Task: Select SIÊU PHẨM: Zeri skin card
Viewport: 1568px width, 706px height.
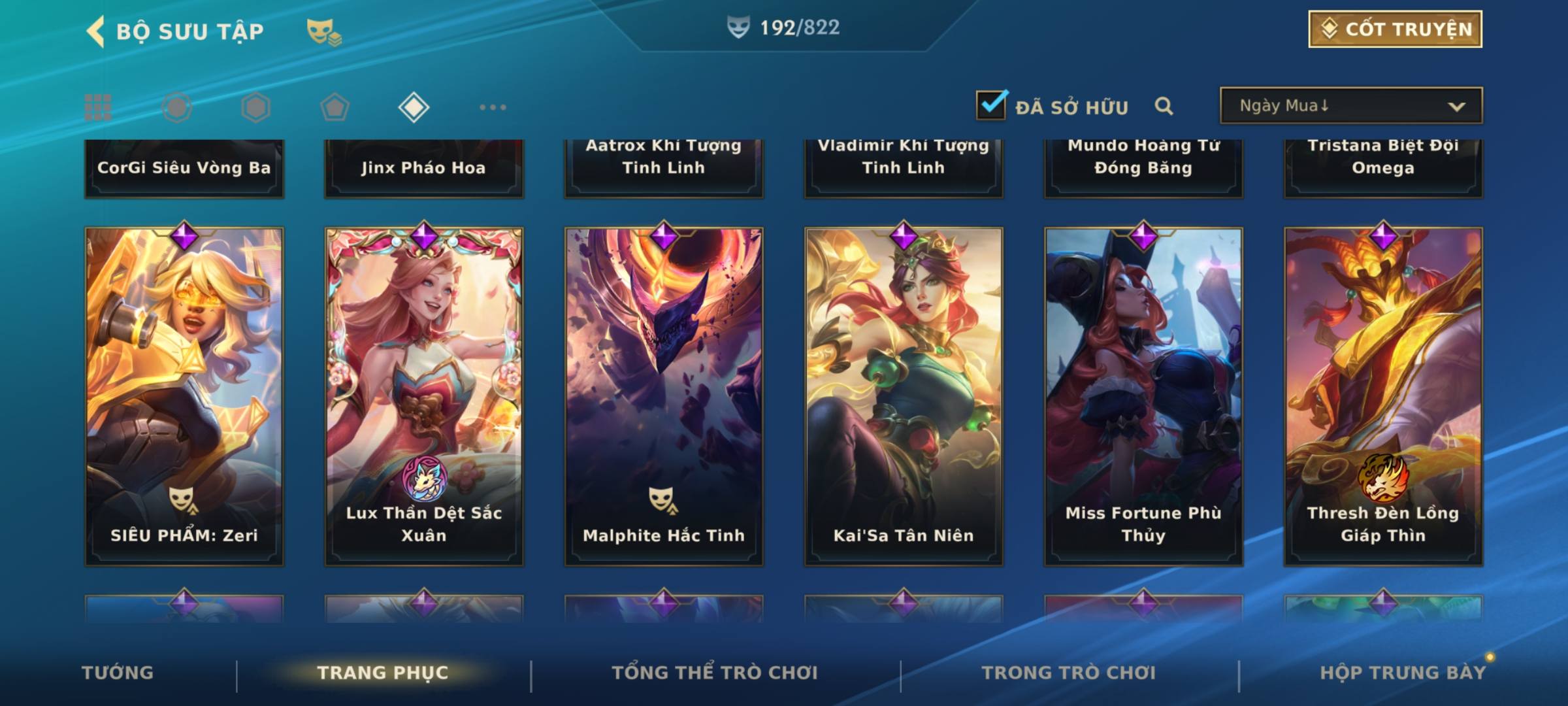Action: point(184,396)
